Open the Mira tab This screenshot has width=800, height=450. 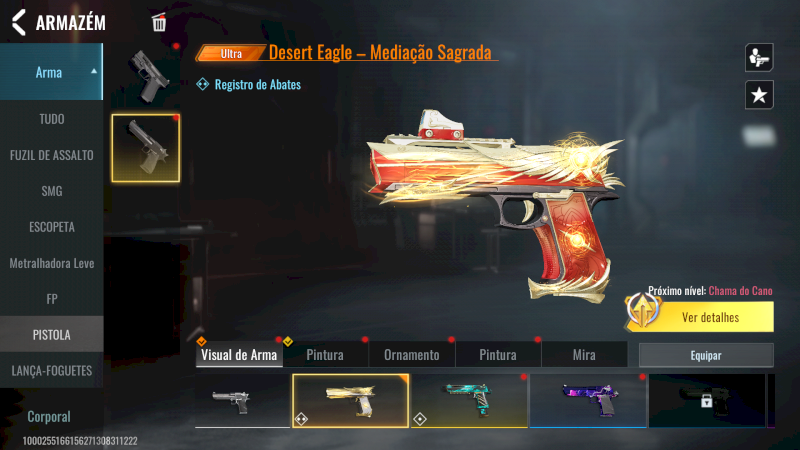pyautogui.click(x=584, y=355)
